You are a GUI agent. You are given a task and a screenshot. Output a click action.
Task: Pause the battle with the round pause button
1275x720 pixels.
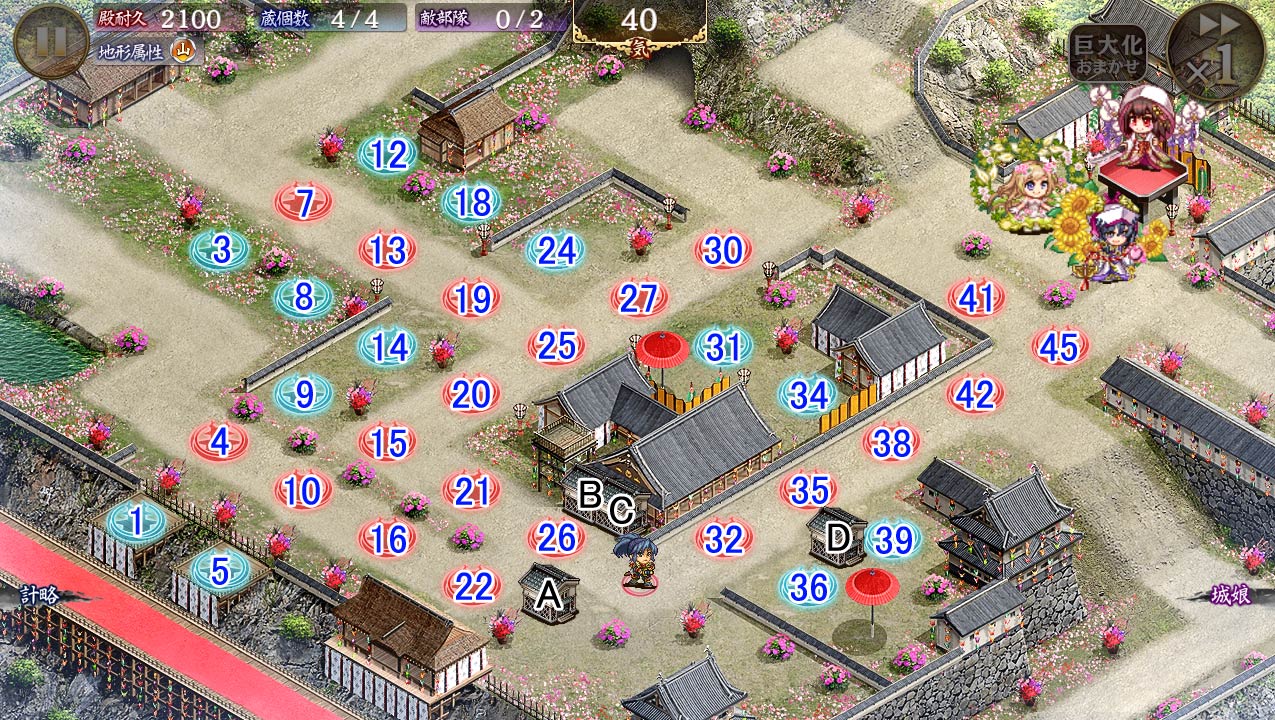click(x=50, y=42)
